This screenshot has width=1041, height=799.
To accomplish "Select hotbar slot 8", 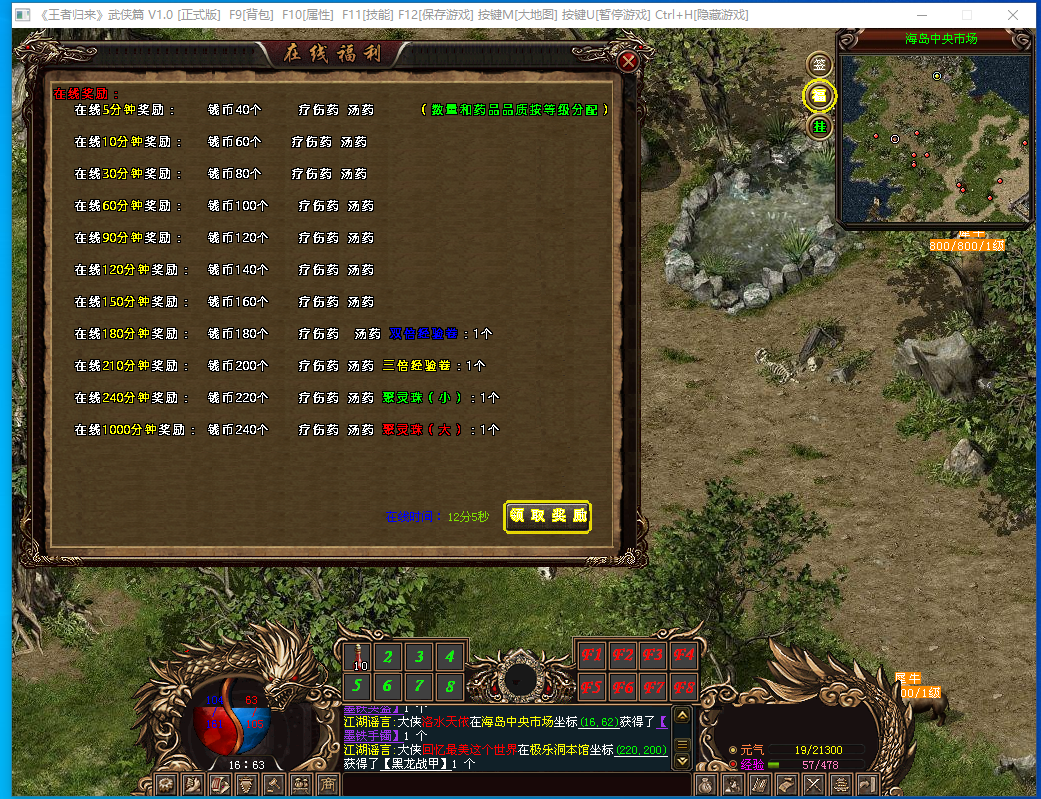I will (x=451, y=687).
